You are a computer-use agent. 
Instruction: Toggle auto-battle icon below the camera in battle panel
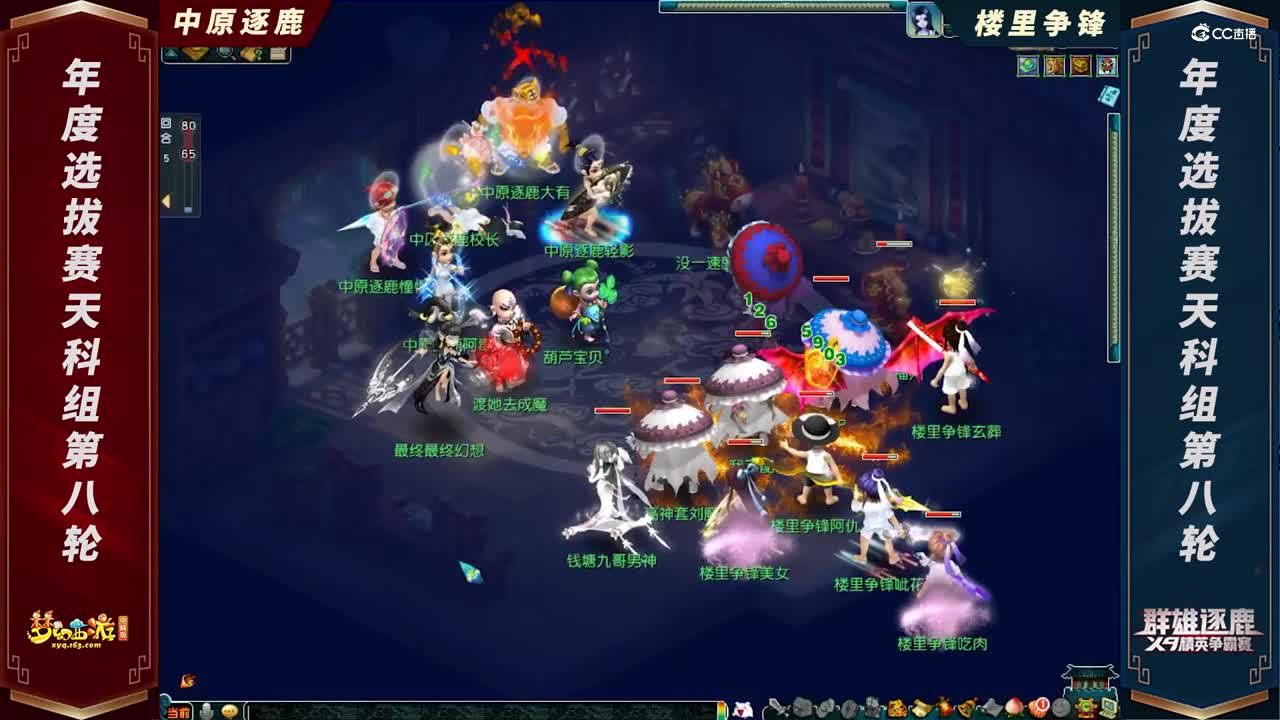click(166, 138)
